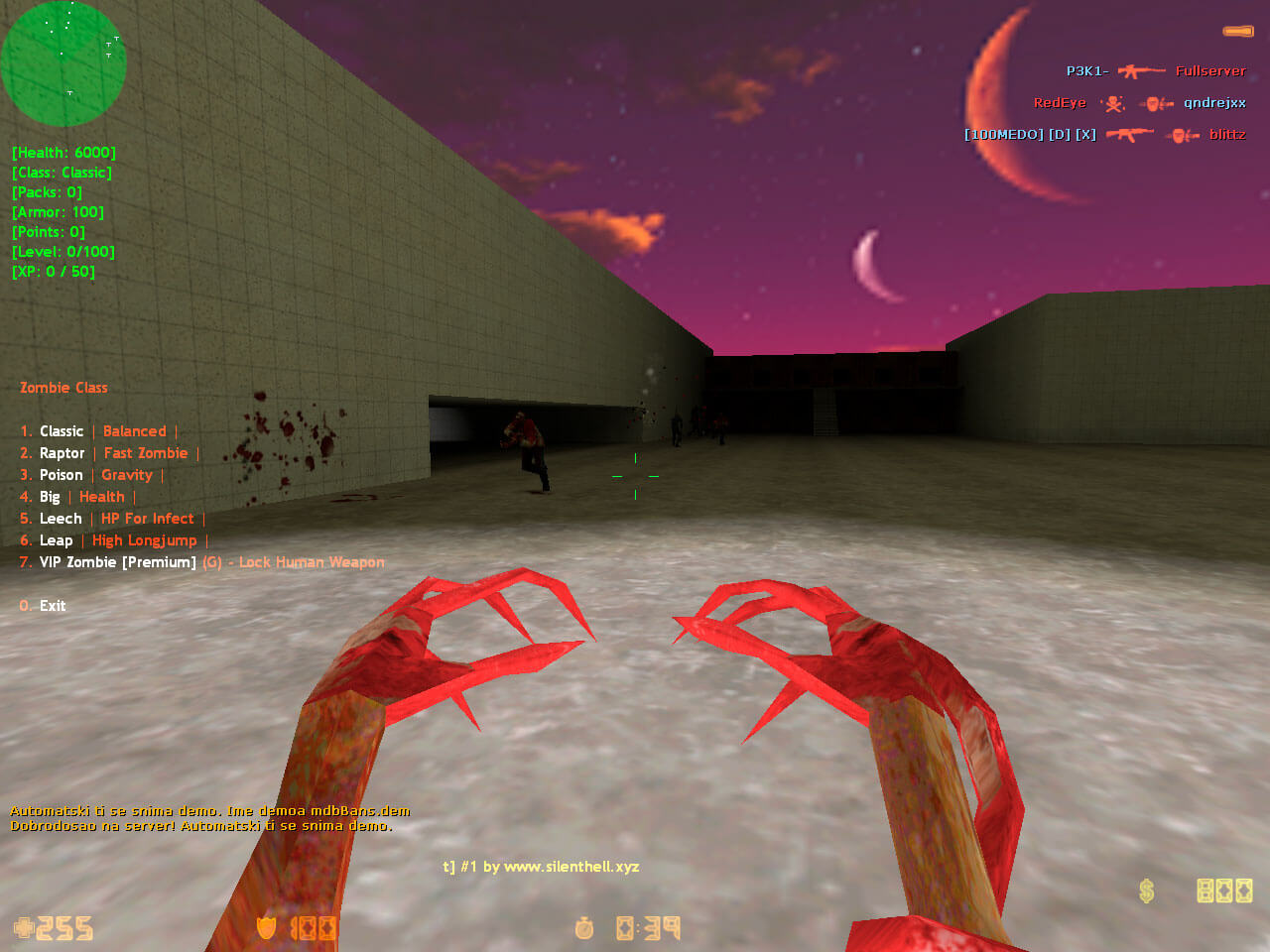Click player name P3K1- in the kill feed
Image resolution: width=1270 pixels, height=952 pixels.
pos(1085,70)
